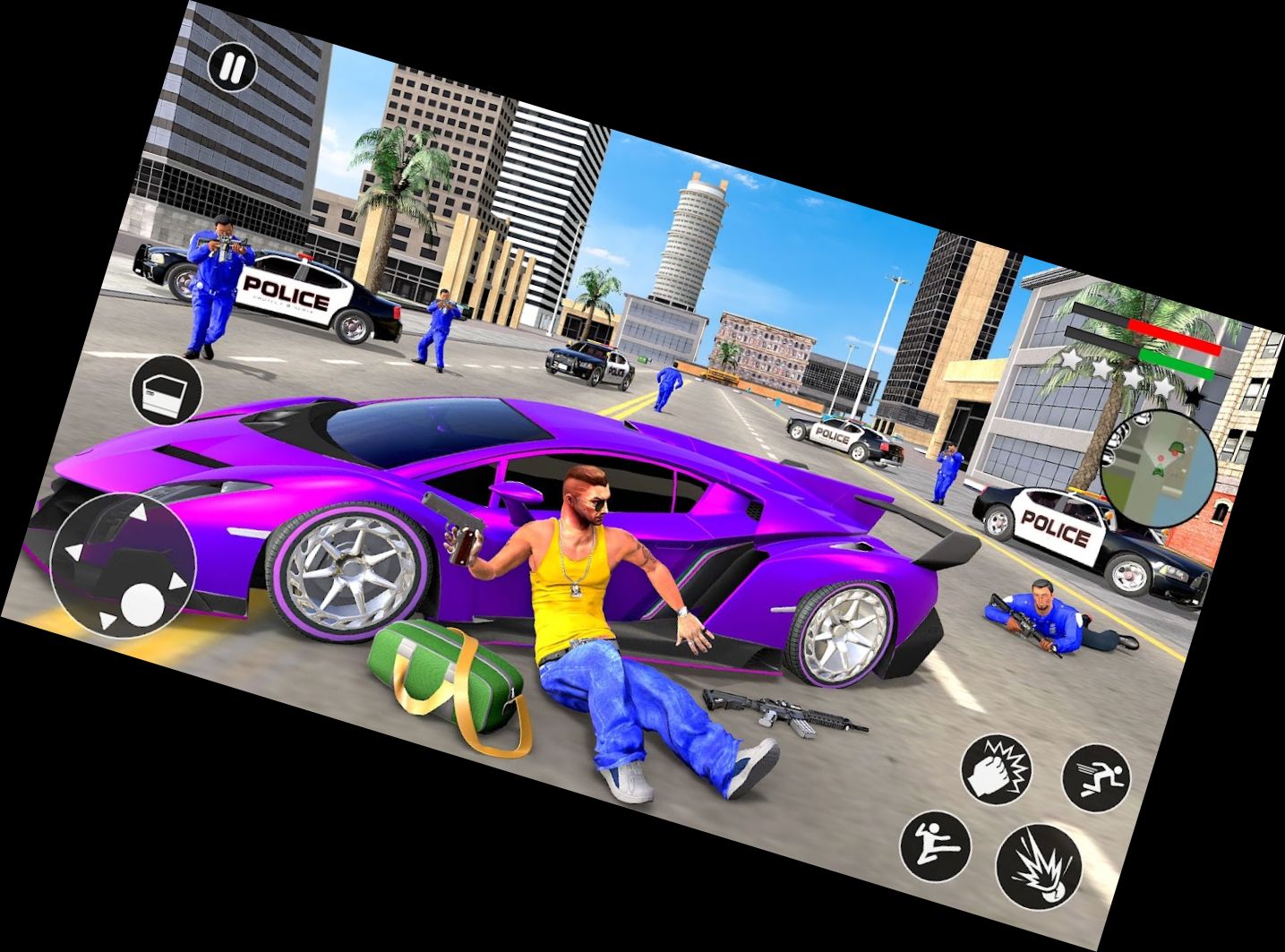1285x952 pixels.
Task: Tap the run/sprint action icon
Action: click(x=1095, y=777)
